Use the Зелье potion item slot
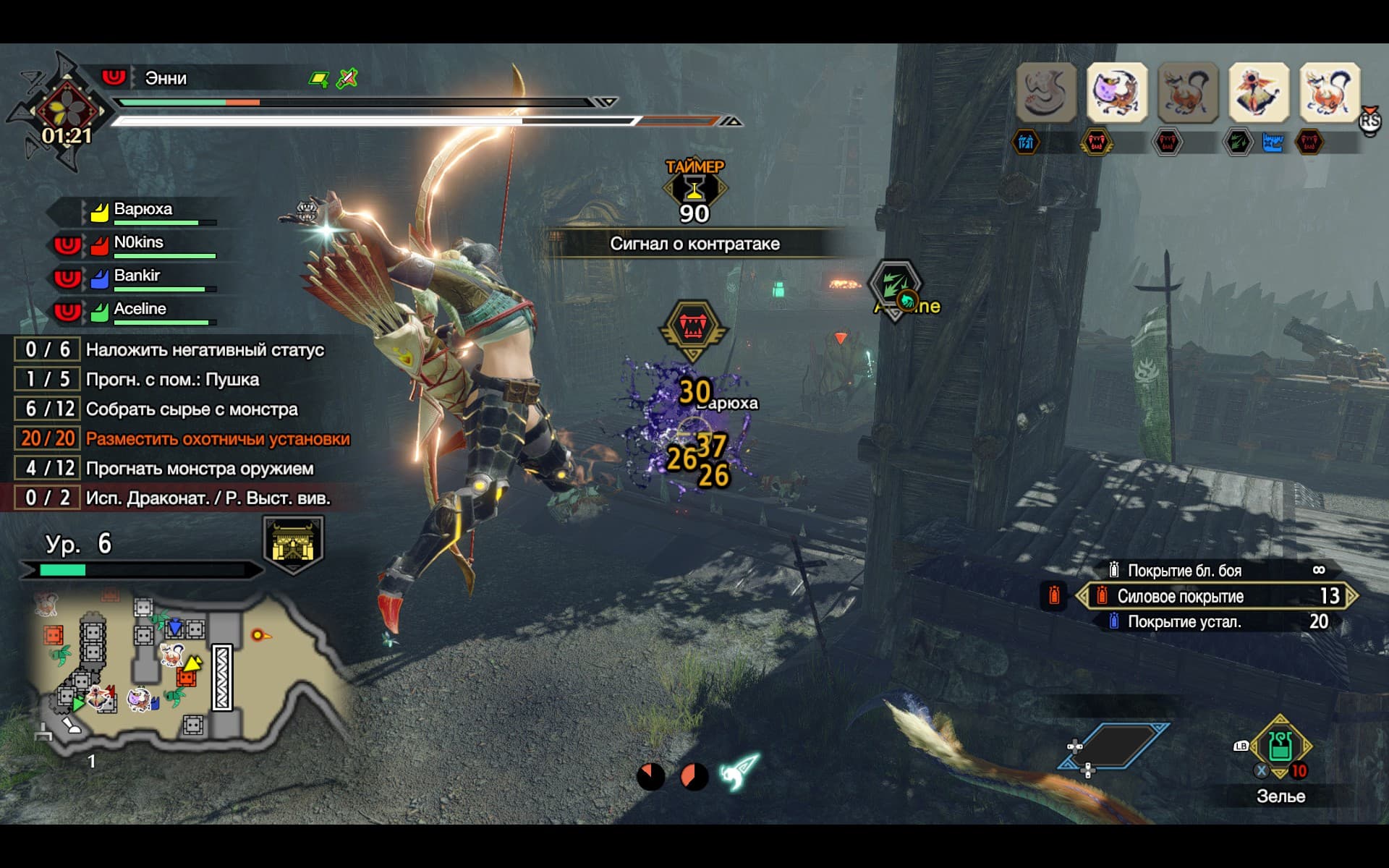 click(1280, 747)
